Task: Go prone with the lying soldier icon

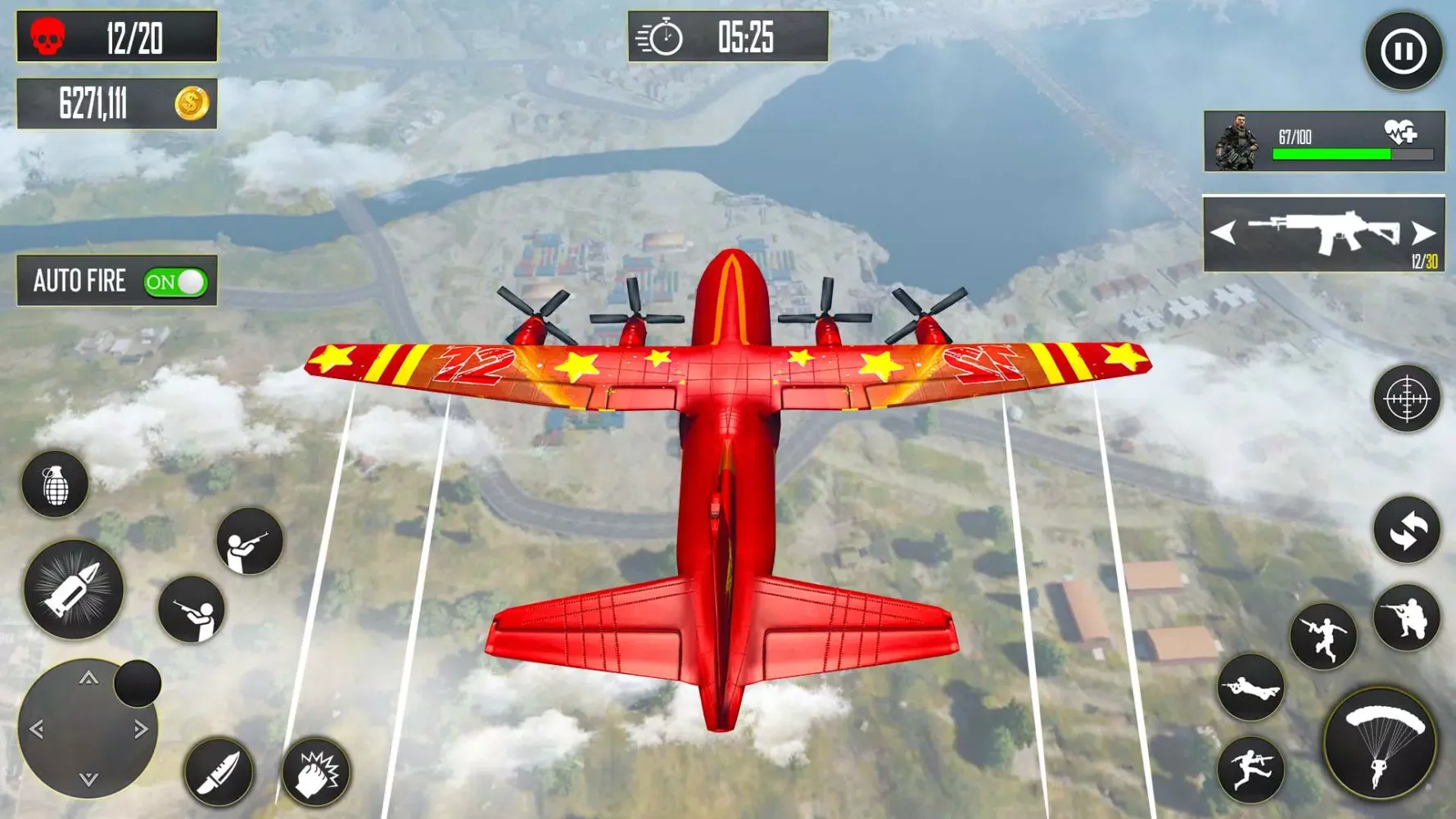Action: tap(1250, 688)
